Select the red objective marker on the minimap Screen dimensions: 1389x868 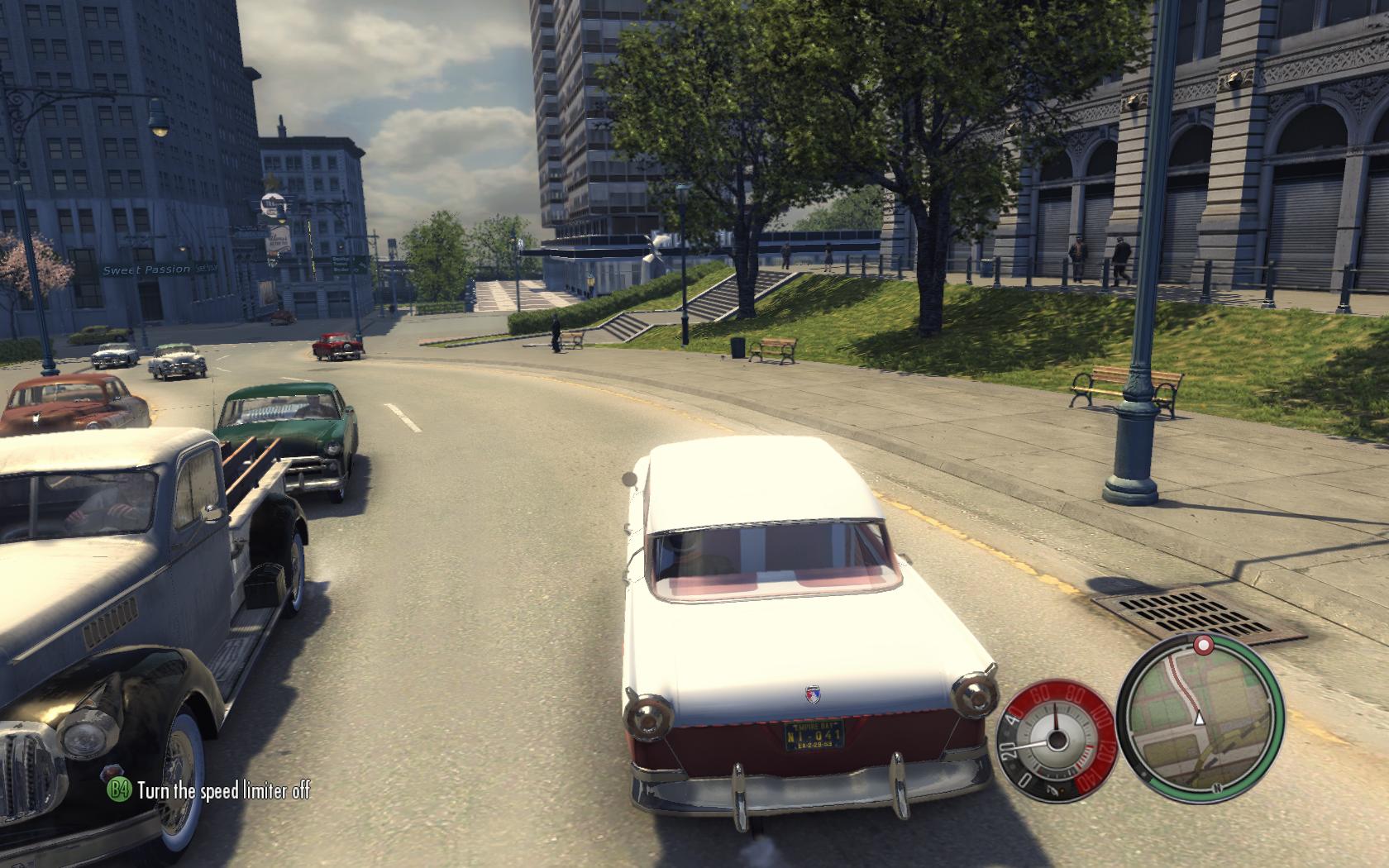point(1203,643)
